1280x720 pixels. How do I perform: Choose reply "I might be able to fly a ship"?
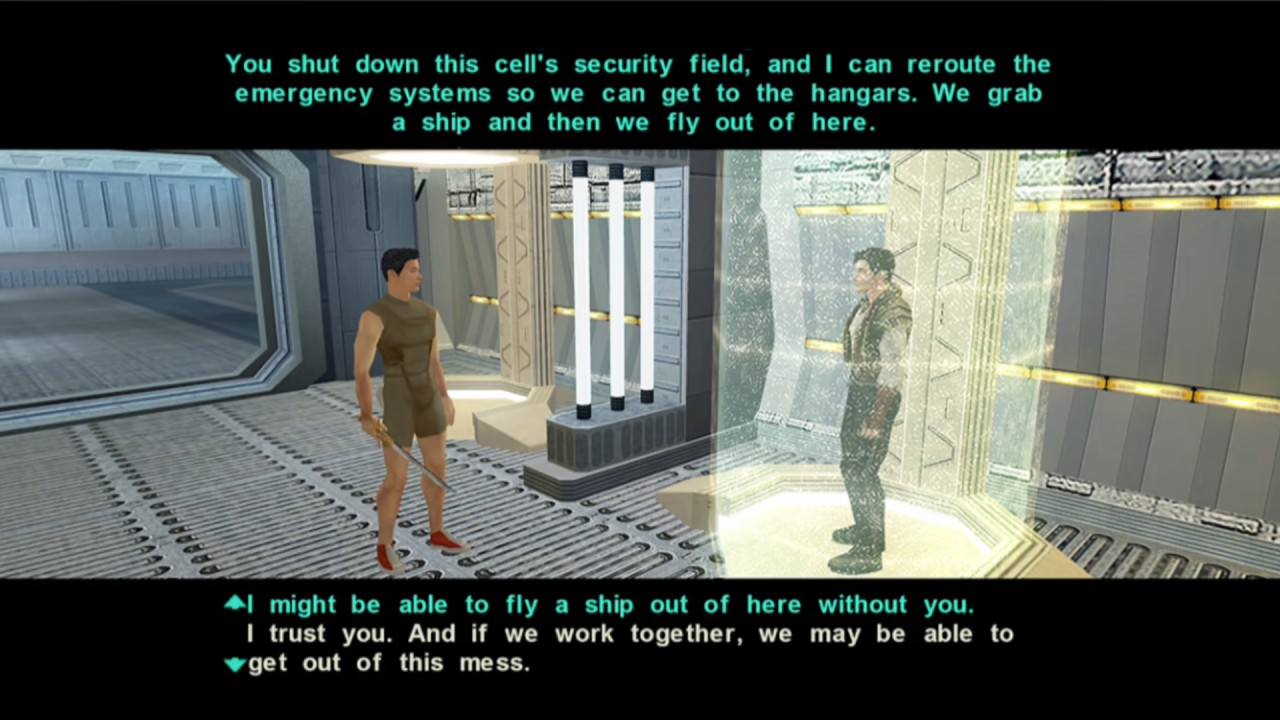pos(610,605)
